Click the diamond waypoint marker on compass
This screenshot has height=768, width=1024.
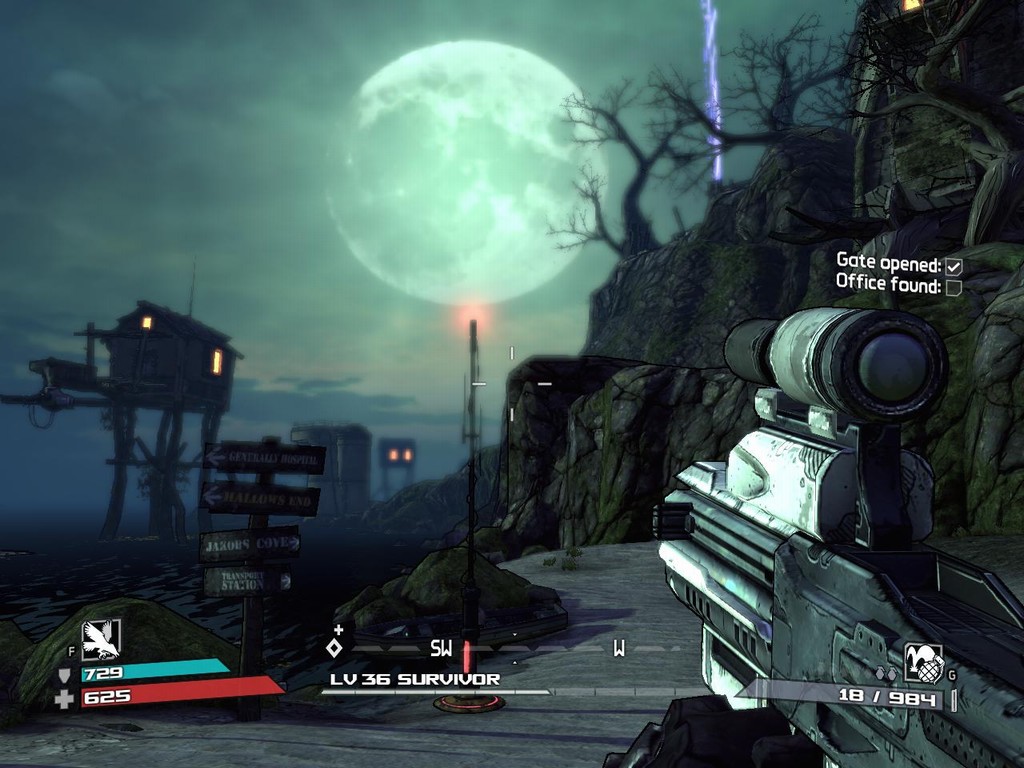pyautogui.click(x=335, y=648)
